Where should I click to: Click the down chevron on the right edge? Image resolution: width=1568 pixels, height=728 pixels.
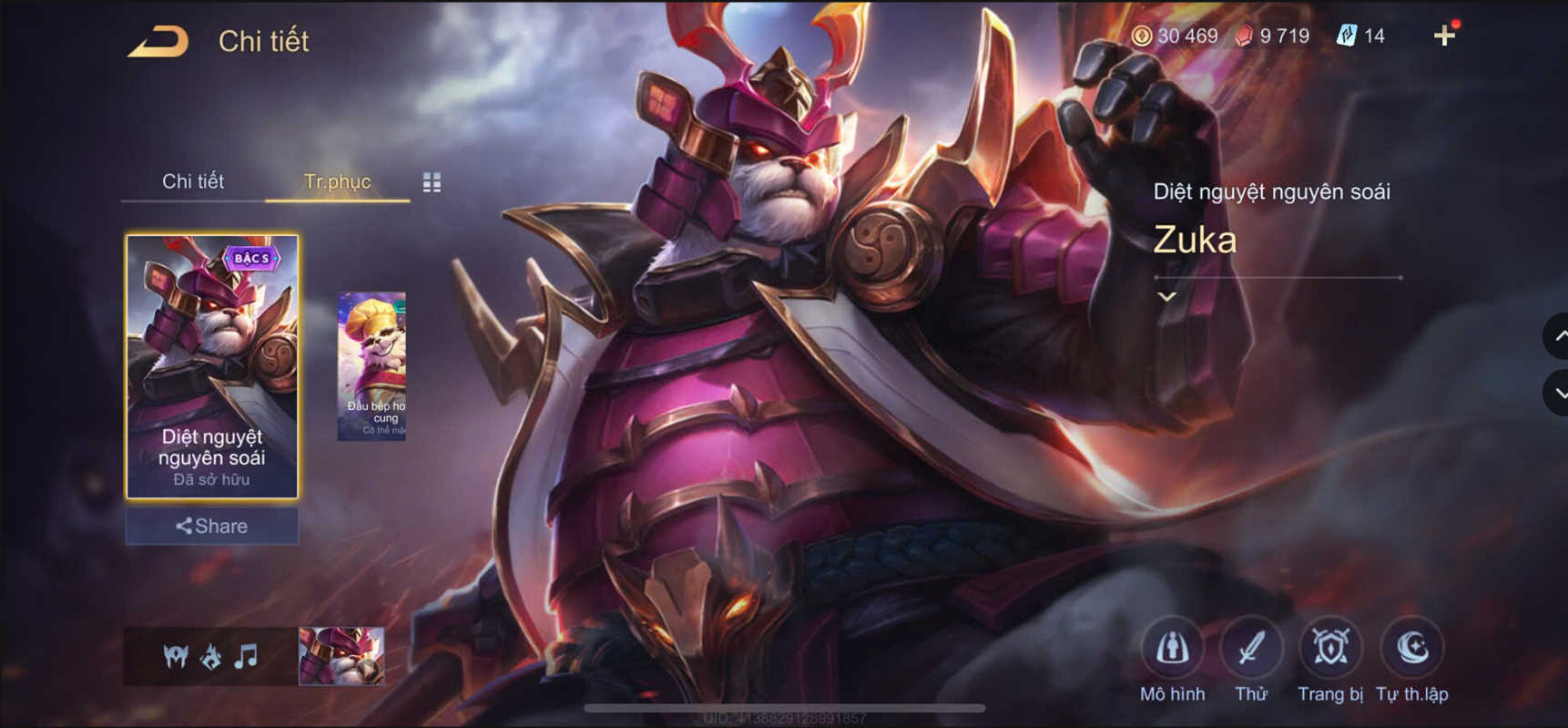(1560, 394)
